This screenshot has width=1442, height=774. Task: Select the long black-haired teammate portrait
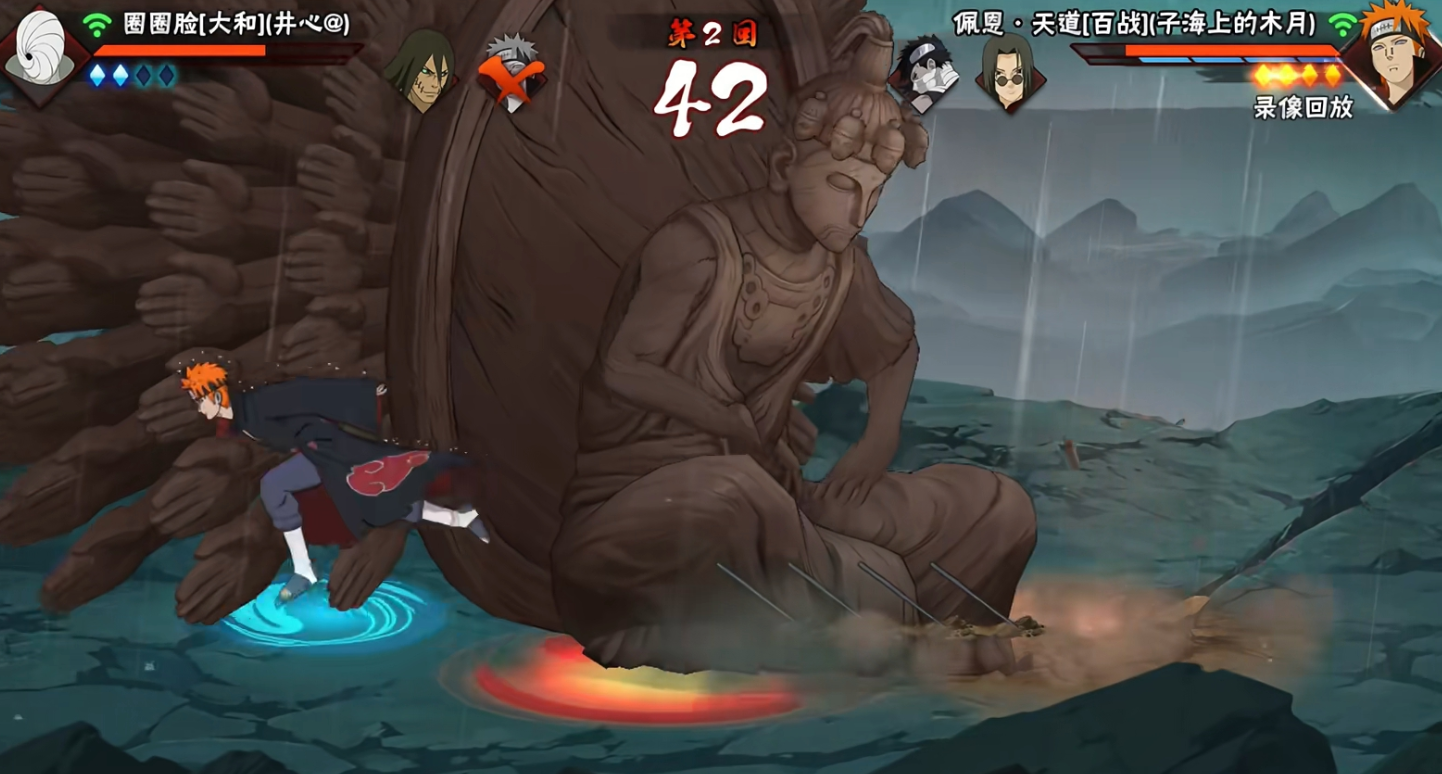(420, 70)
